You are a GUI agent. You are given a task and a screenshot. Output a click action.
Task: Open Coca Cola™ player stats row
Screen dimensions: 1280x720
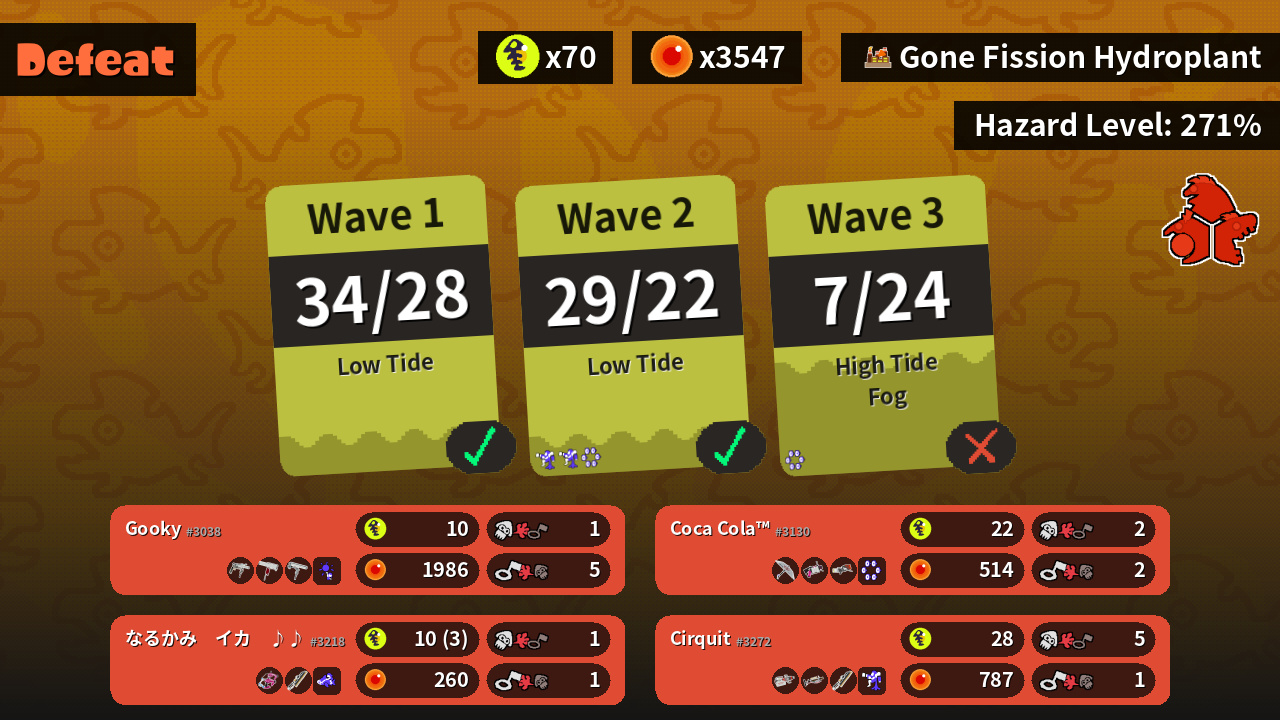click(912, 550)
